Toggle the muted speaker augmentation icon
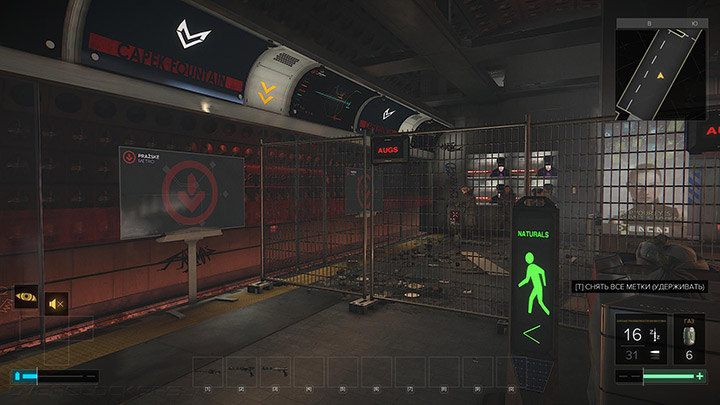The height and width of the screenshot is (405, 720). click(x=57, y=301)
